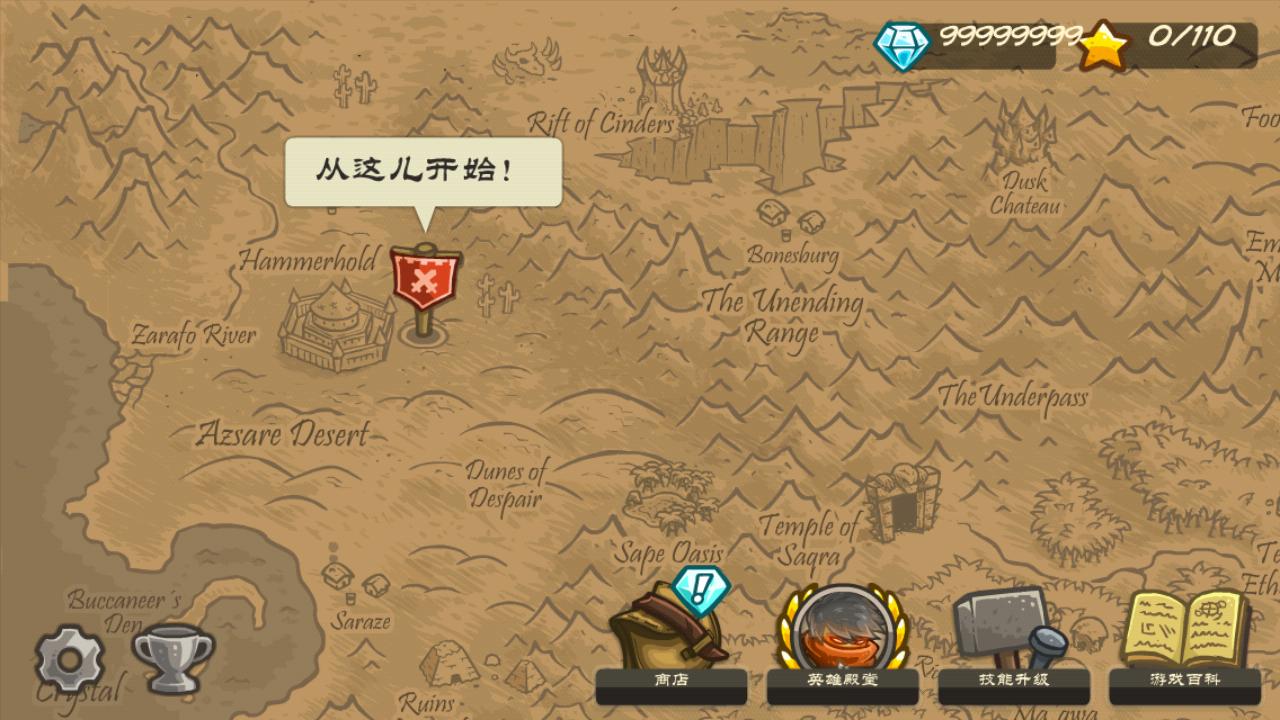Click the star counter icon
Viewport: 1280px width, 720px height.
pos(1104,43)
